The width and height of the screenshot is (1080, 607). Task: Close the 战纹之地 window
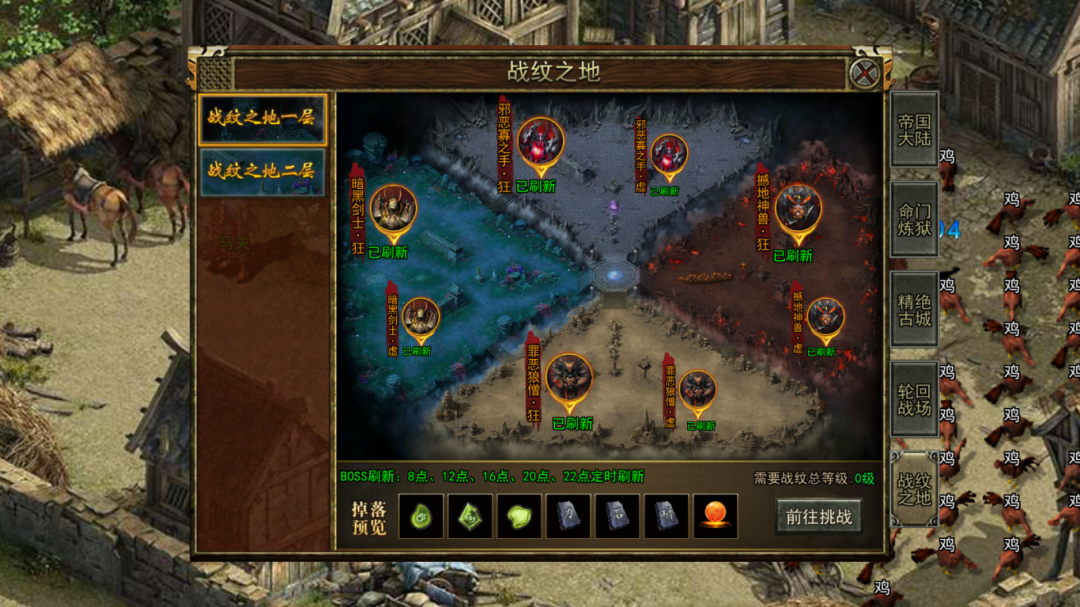pos(863,73)
